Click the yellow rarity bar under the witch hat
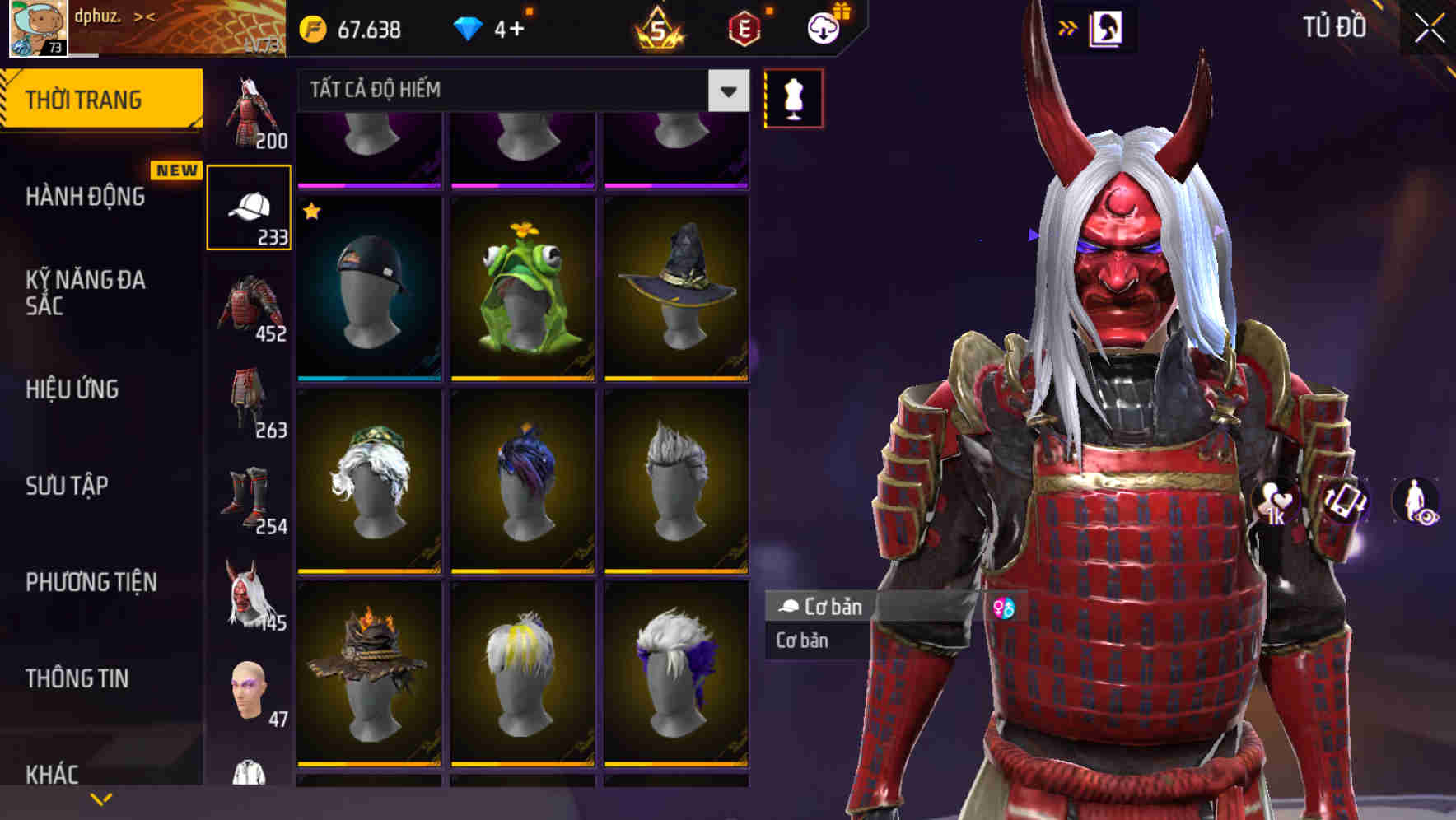 (x=677, y=379)
